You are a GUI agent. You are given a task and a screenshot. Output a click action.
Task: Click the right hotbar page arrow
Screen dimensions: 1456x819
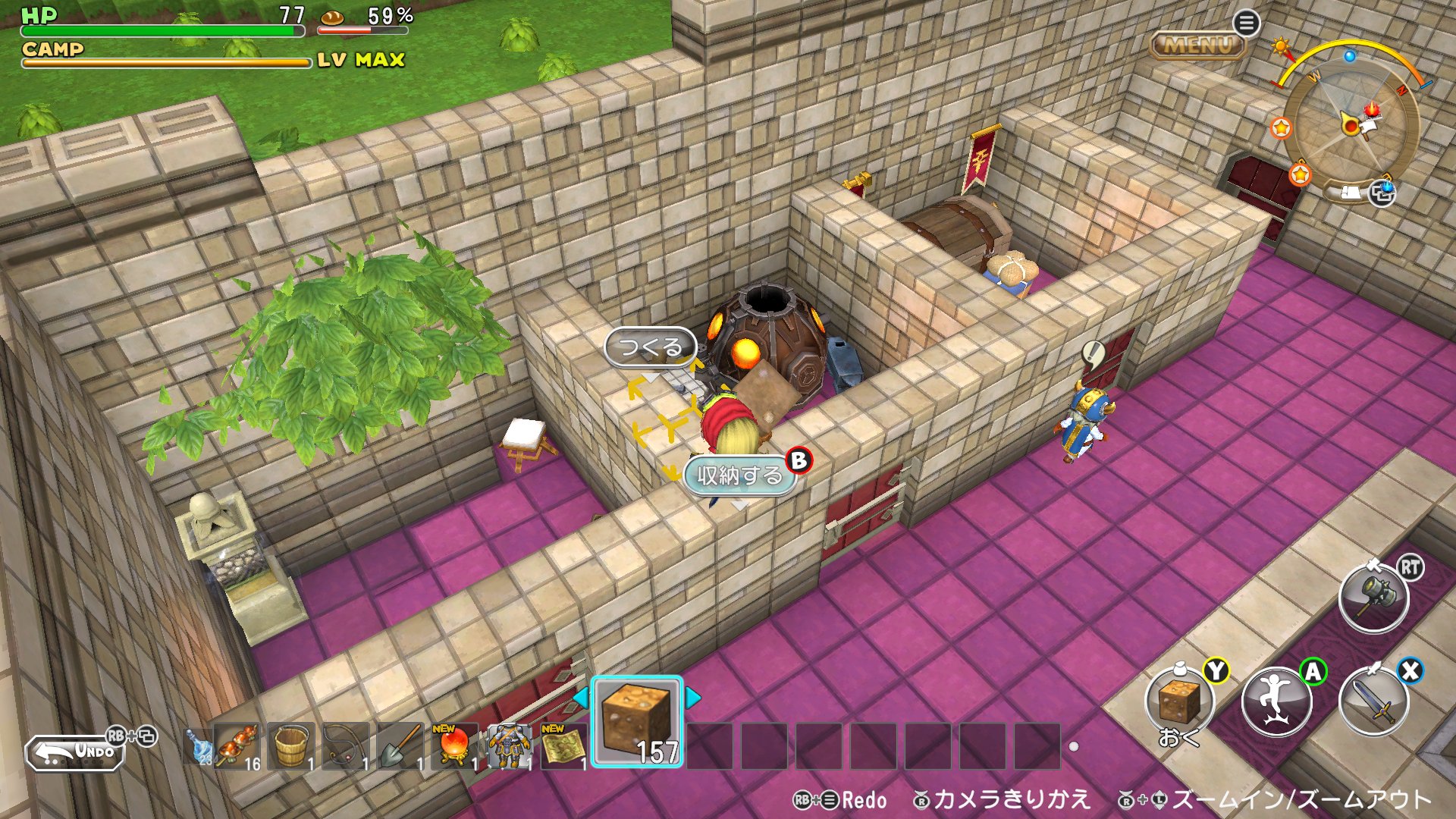point(693,697)
